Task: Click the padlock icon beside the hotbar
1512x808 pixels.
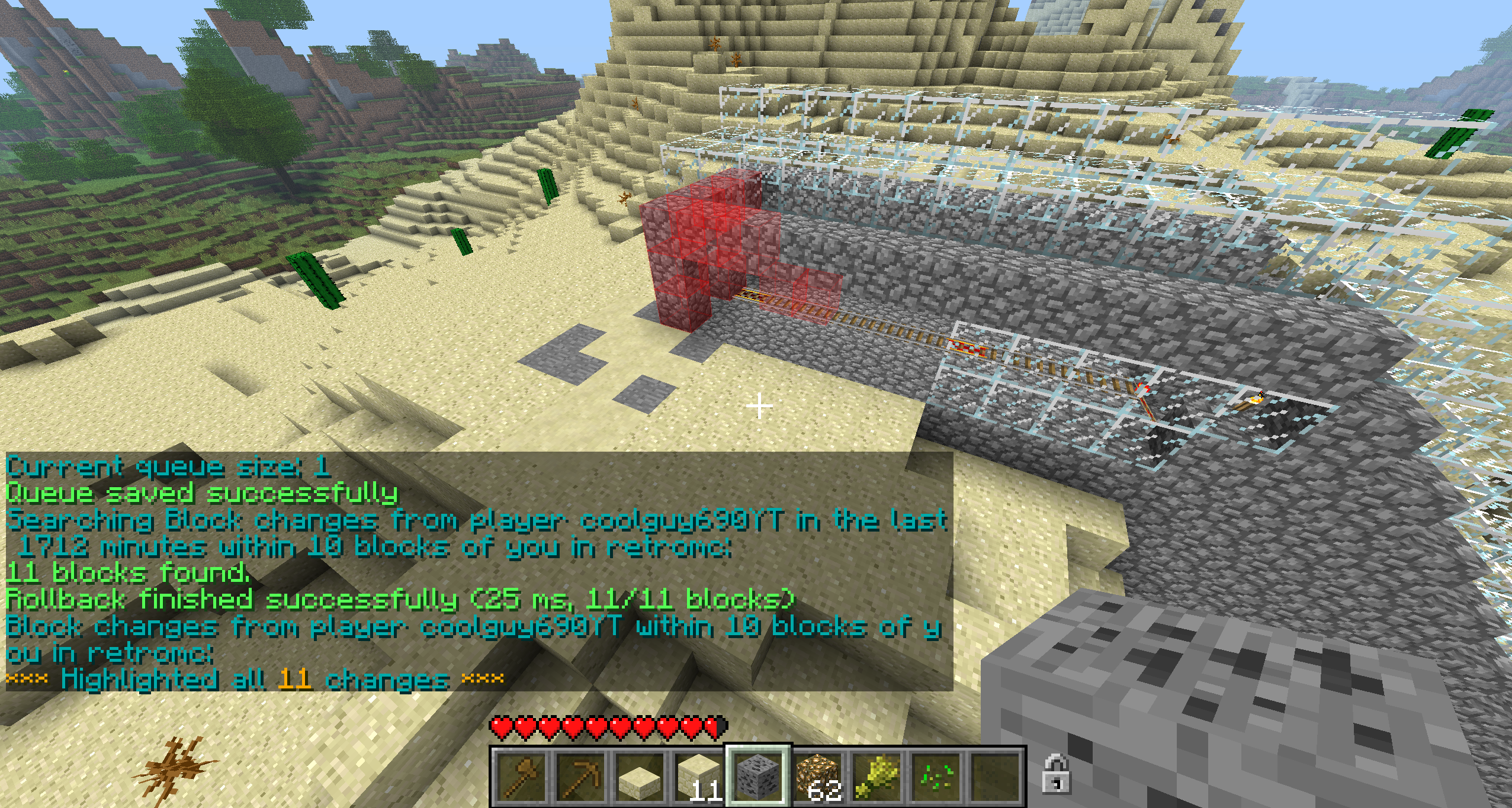Action: click(1056, 773)
